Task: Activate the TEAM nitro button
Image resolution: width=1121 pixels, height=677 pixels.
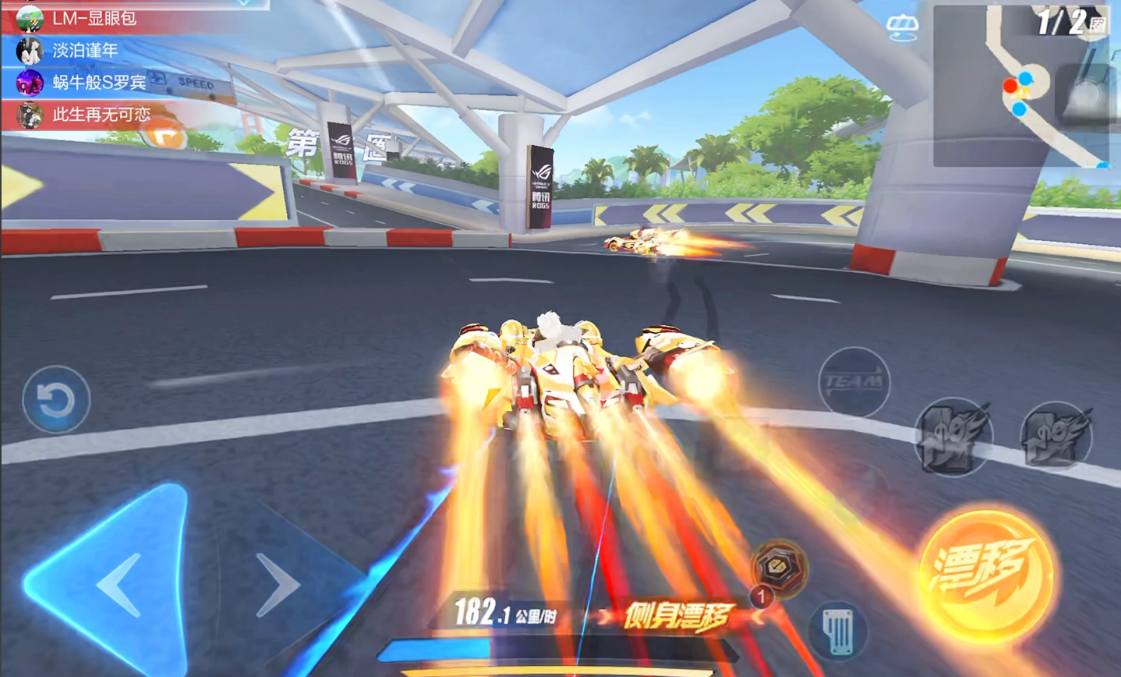Action: pos(853,381)
